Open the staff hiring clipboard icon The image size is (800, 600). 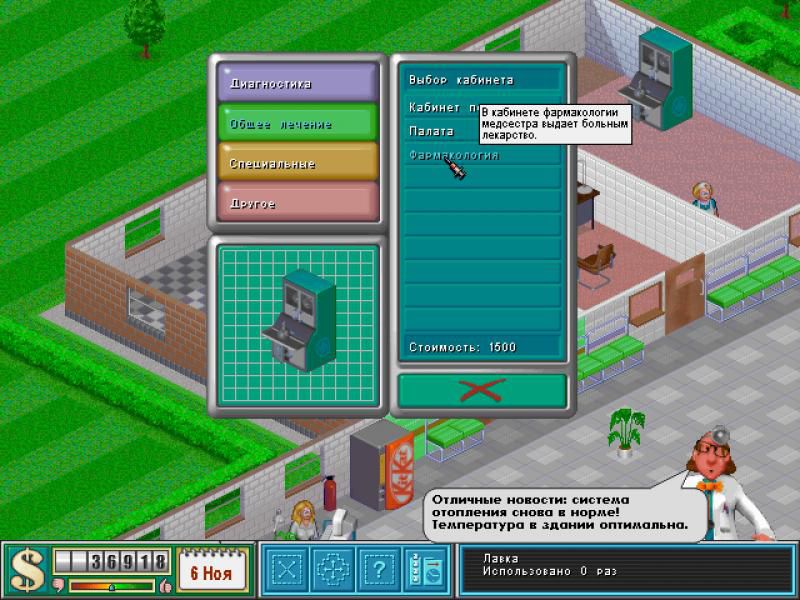(426, 571)
